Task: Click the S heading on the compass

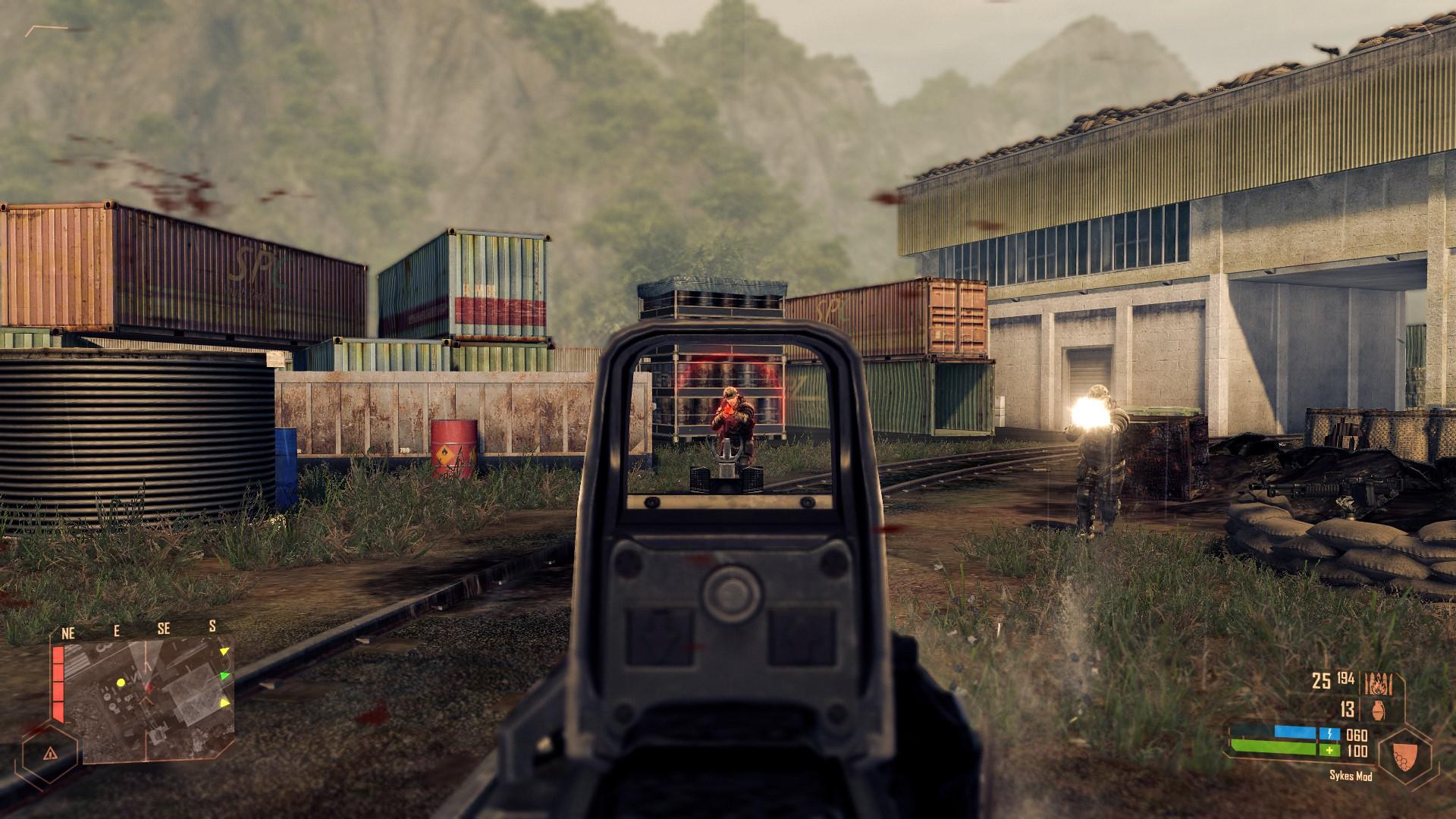Action: (213, 627)
